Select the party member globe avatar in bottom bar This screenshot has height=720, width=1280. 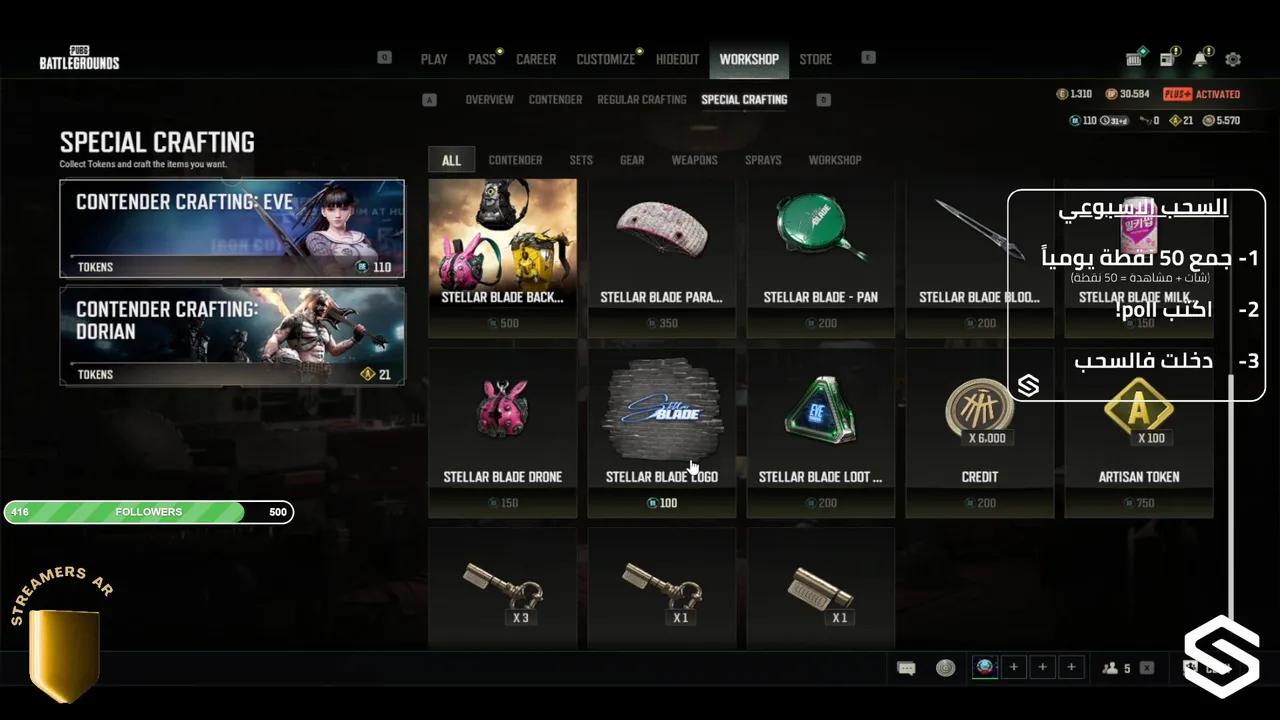point(985,667)
